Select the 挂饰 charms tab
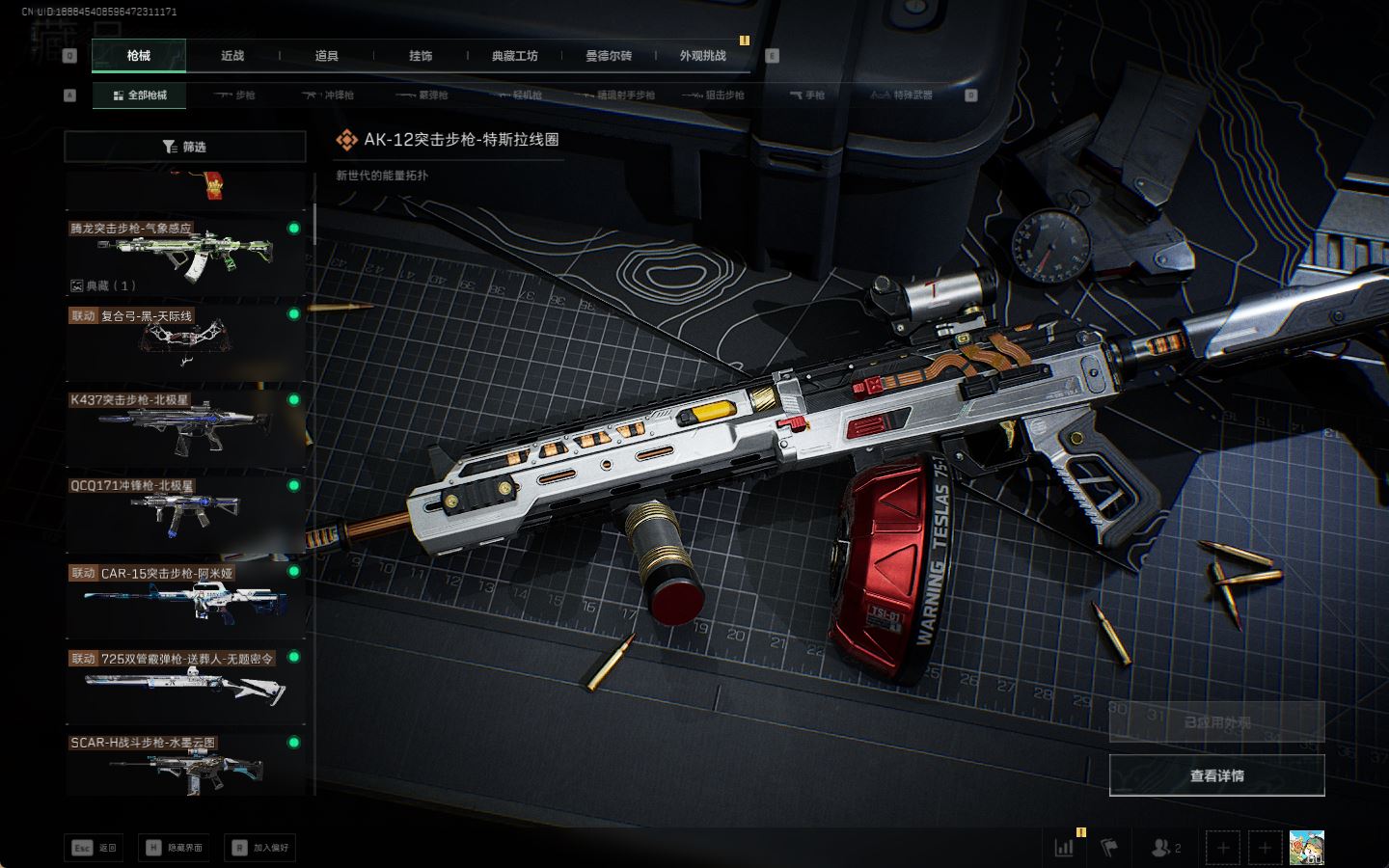This screenshot has height=868, width=1389. point(421,56)
